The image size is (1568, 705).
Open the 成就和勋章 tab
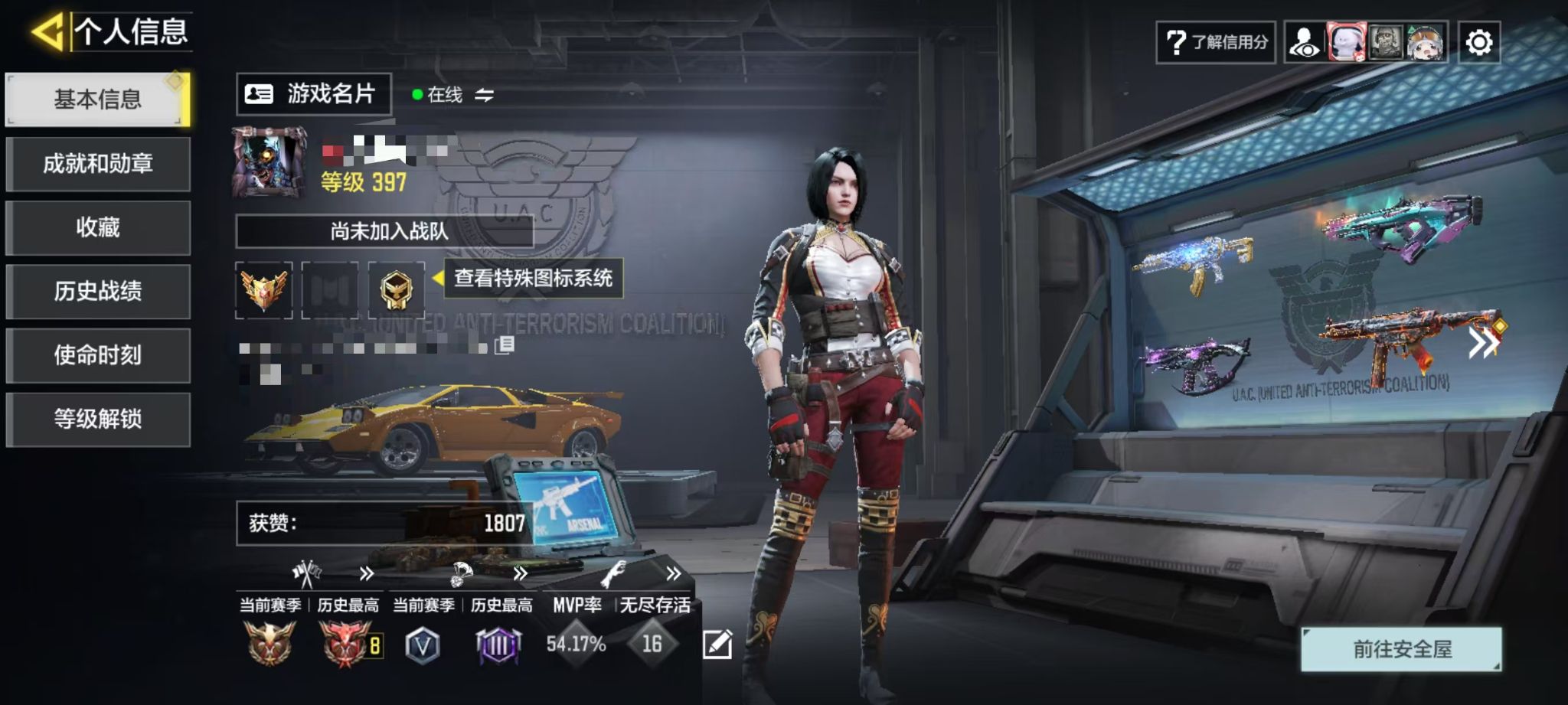pos(97,164)
